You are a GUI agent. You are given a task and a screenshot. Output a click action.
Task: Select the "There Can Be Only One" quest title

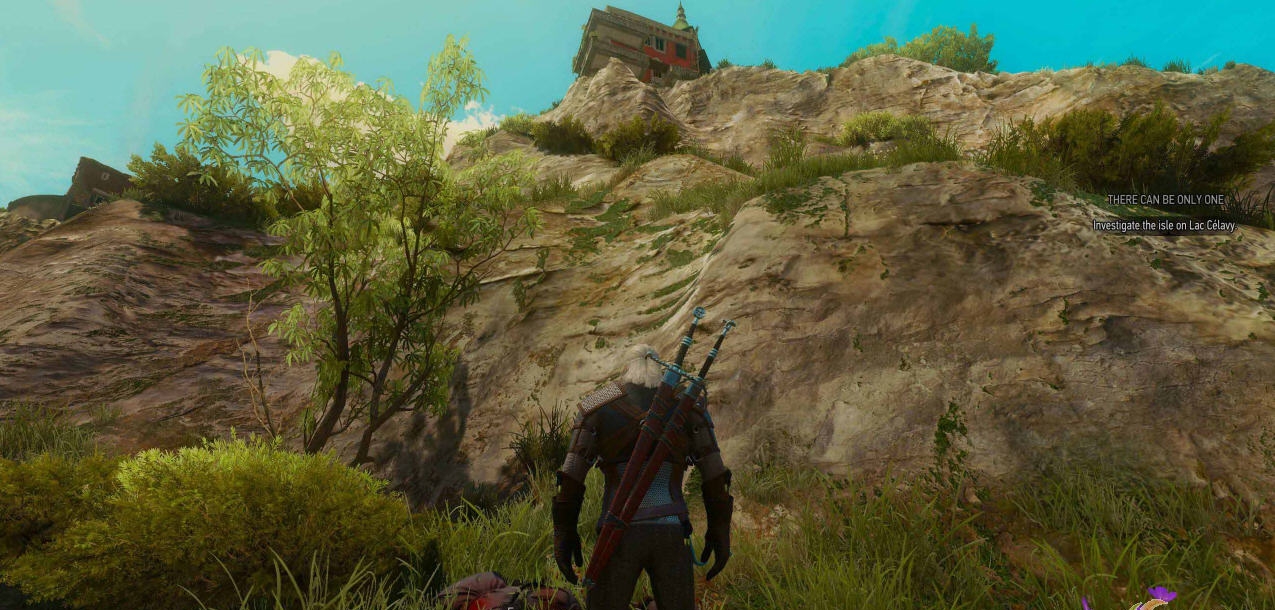tap(1165, 200)
